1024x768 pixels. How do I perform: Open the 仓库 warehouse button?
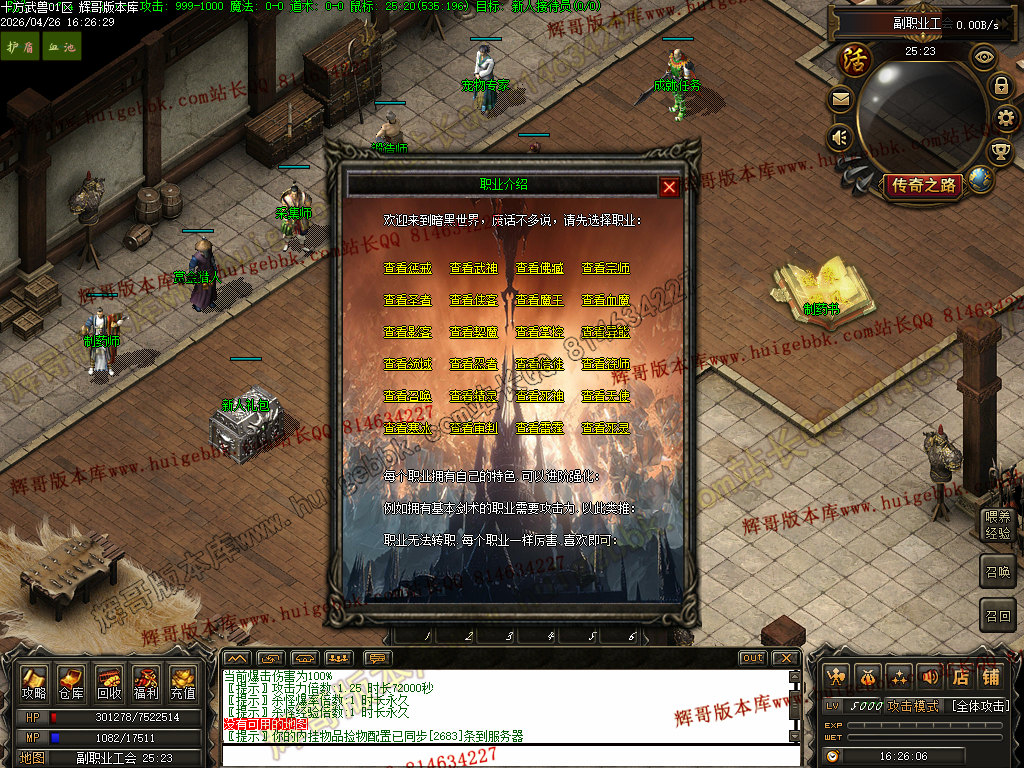[x=70, y=684]
